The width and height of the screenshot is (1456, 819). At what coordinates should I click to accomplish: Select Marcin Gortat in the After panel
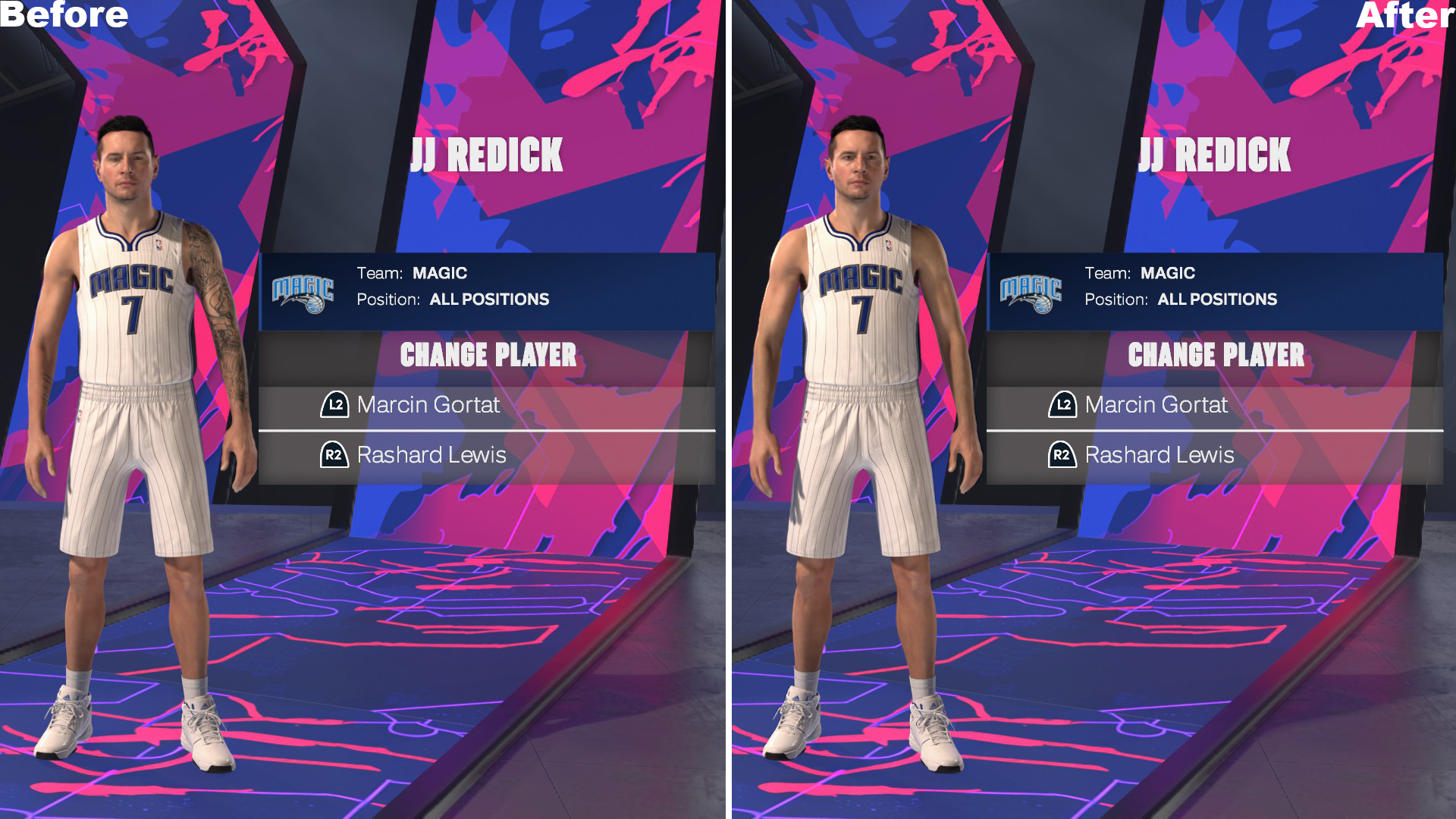tap(1155, 405)
